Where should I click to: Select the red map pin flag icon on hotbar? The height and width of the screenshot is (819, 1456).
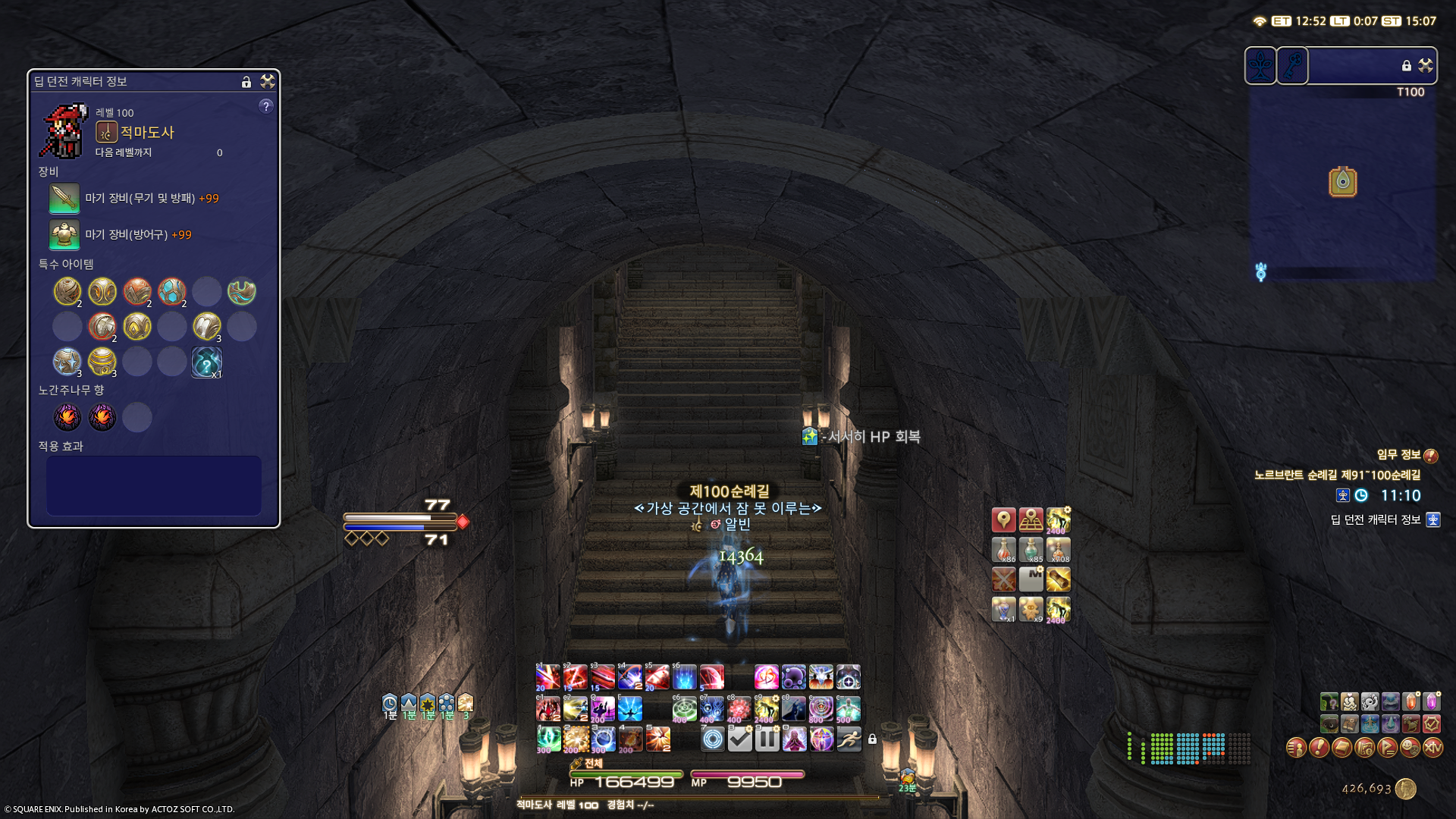[x=1004, y=519]
